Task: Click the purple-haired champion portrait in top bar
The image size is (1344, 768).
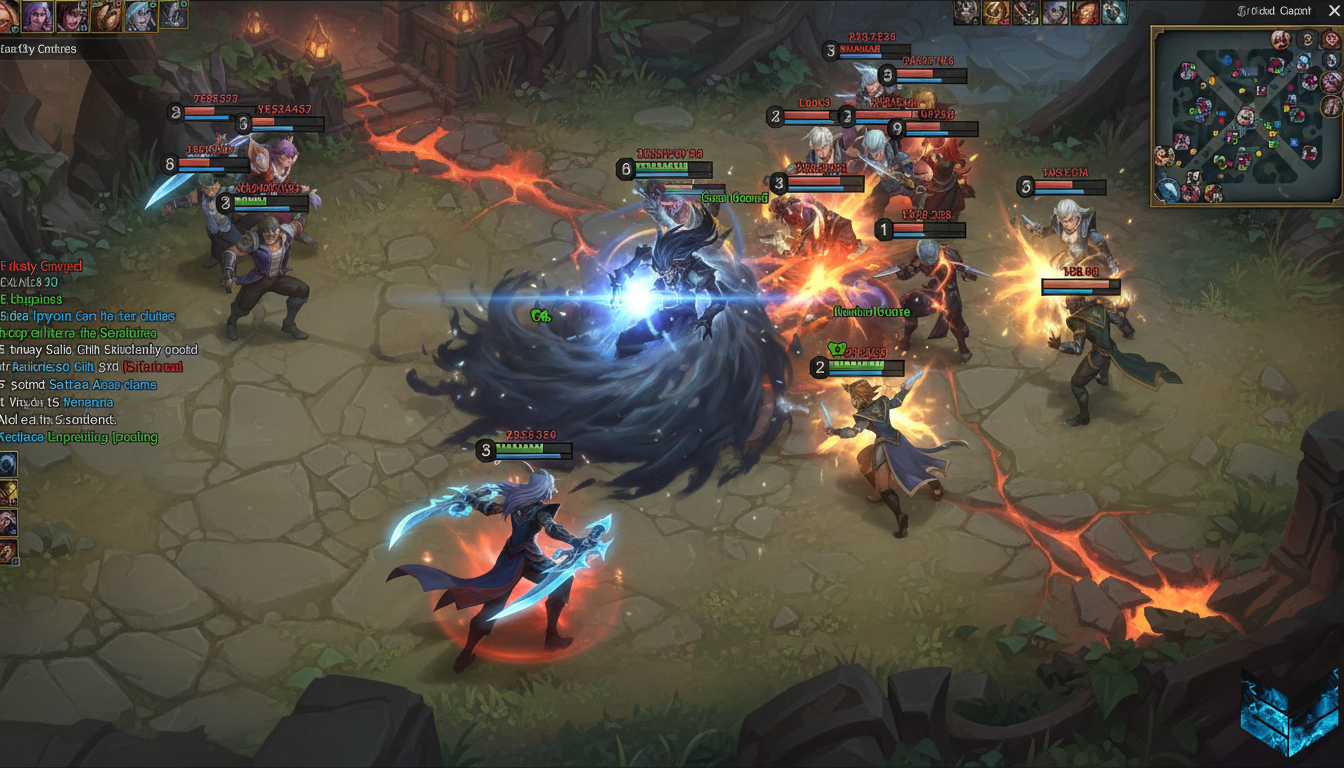Action: [x=38, y=15]
